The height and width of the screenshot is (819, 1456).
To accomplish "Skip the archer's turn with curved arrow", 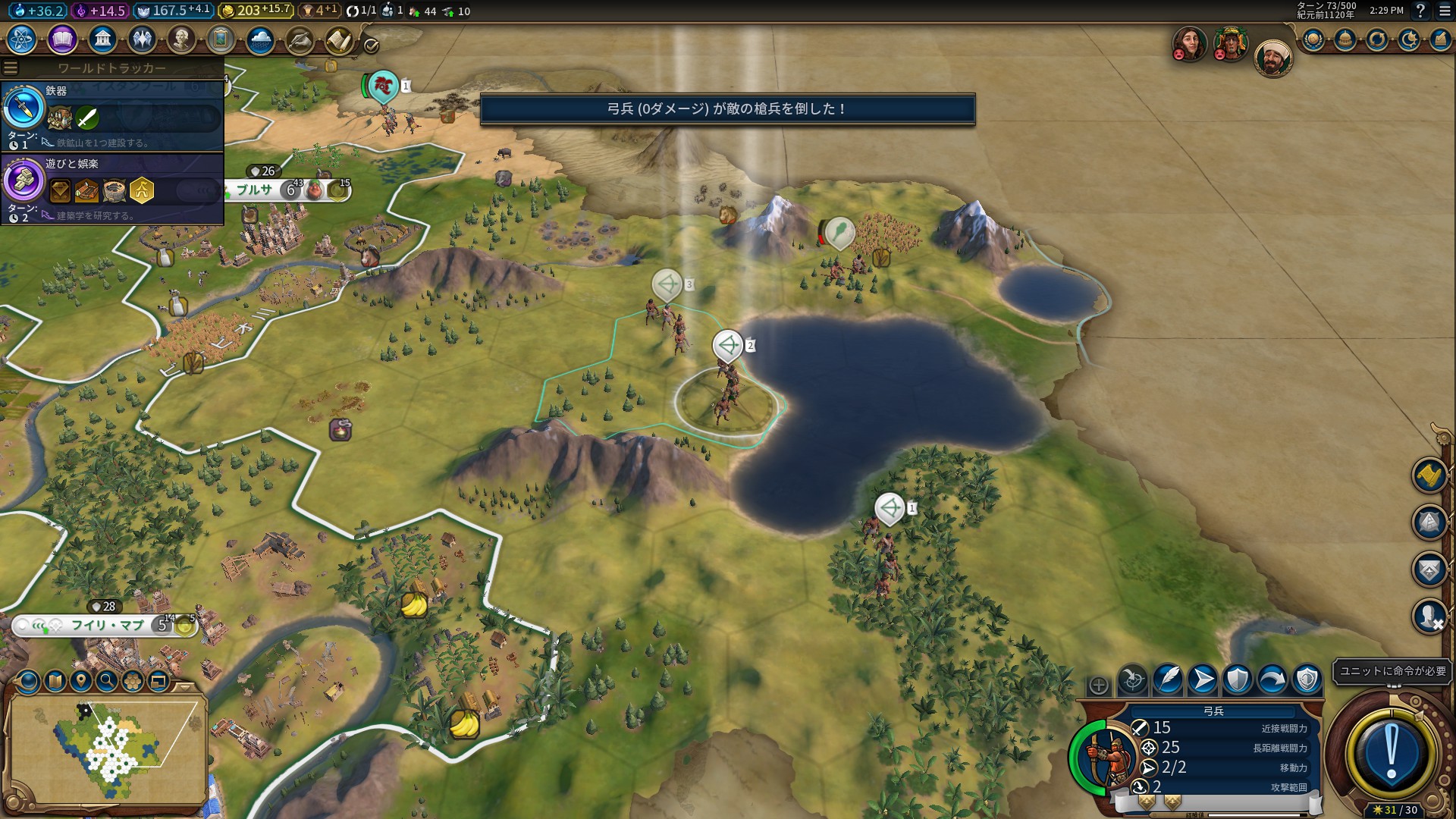I will click(x=1272, y=680).
